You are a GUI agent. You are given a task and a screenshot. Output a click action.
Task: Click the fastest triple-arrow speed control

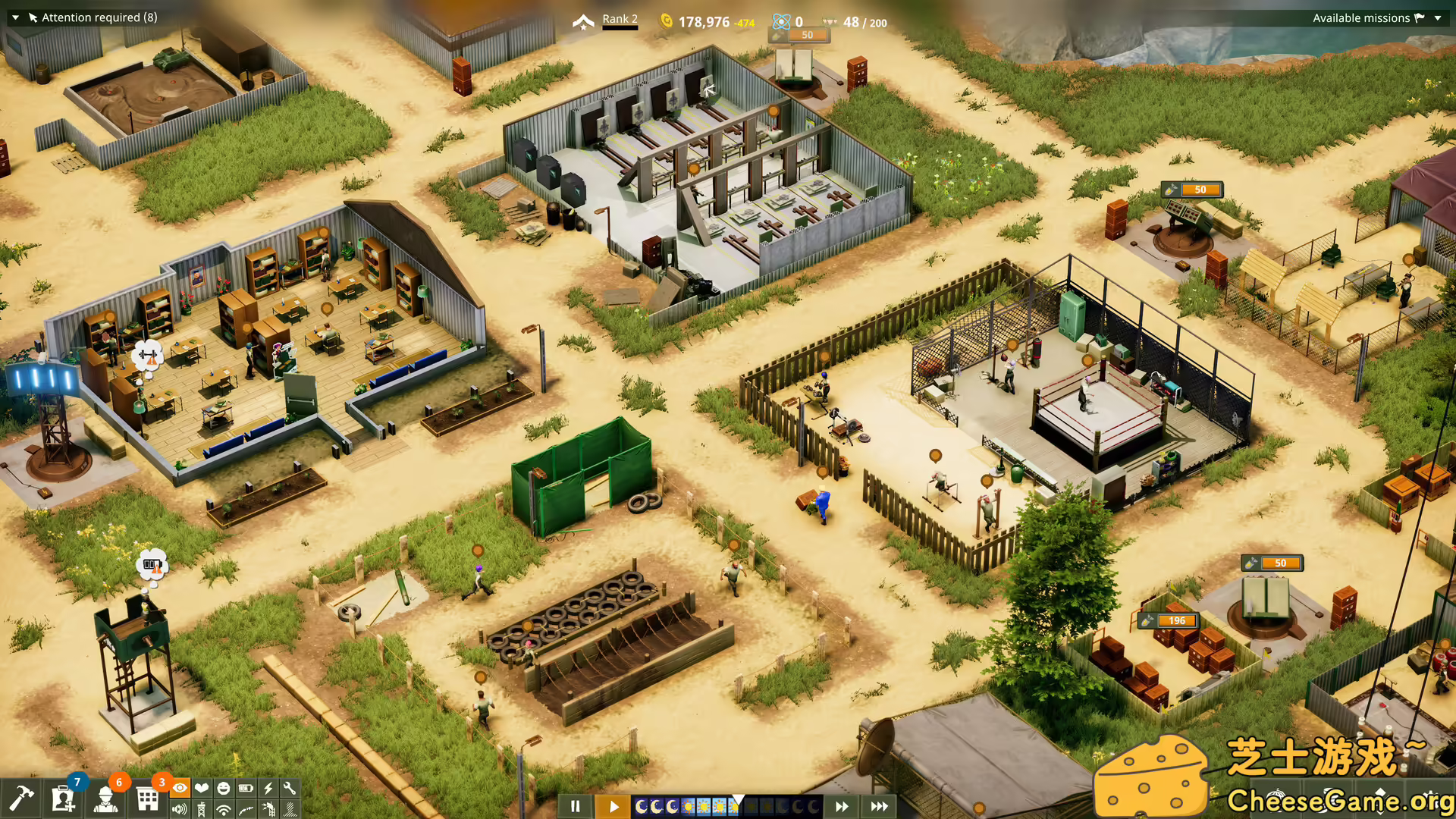880,806
